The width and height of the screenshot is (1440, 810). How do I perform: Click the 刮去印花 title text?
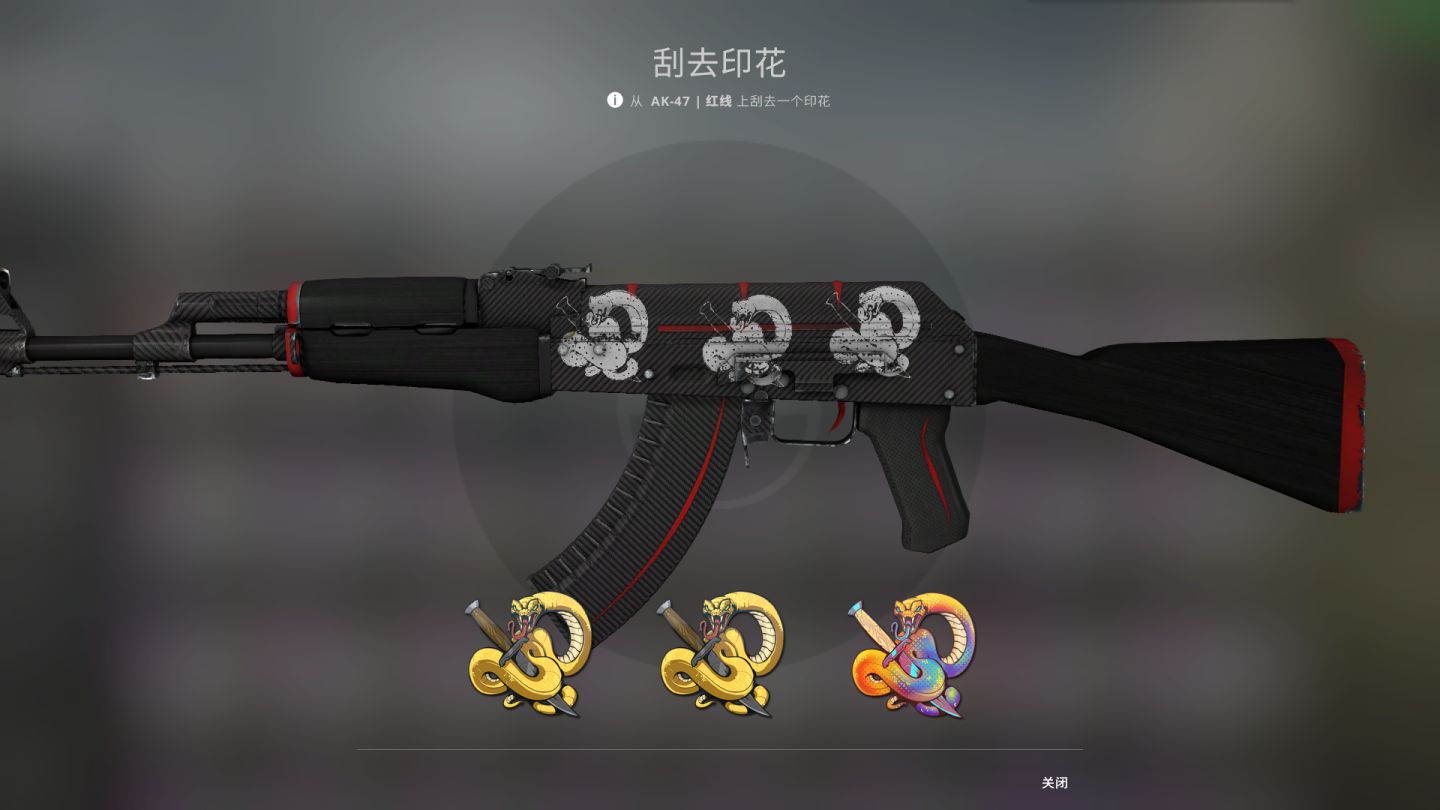(719, 62)
